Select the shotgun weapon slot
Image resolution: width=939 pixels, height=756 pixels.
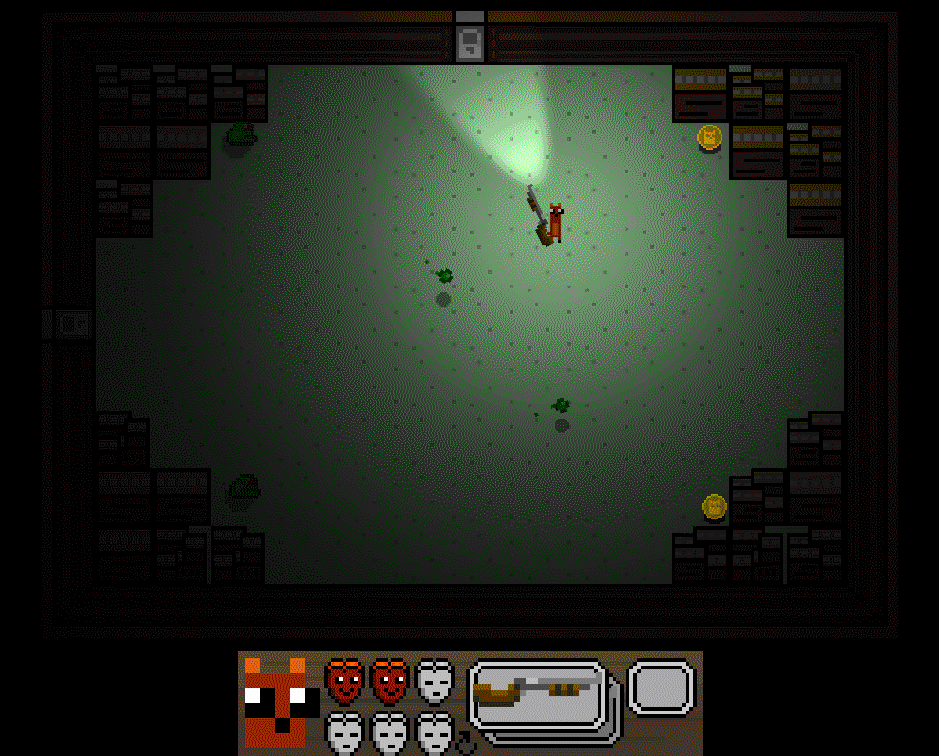[x=539, y=688]
